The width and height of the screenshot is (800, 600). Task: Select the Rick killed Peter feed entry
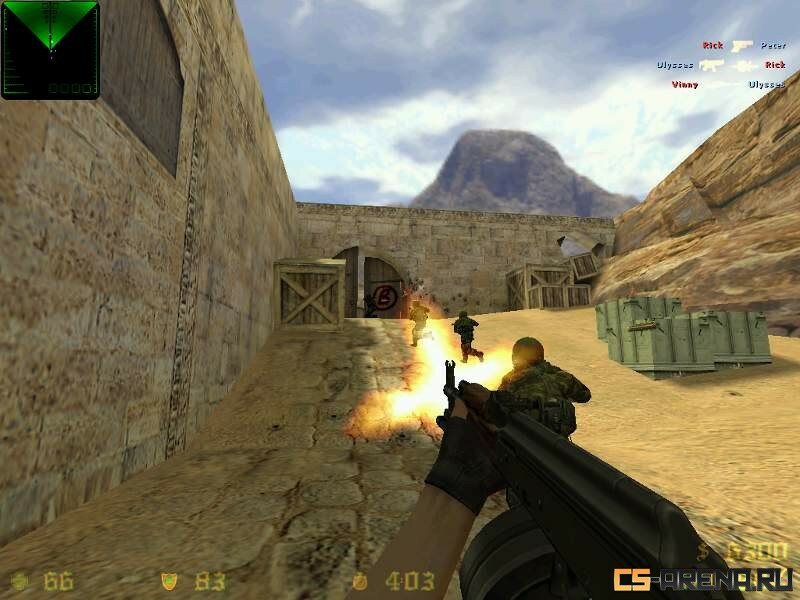coord(743,46)
